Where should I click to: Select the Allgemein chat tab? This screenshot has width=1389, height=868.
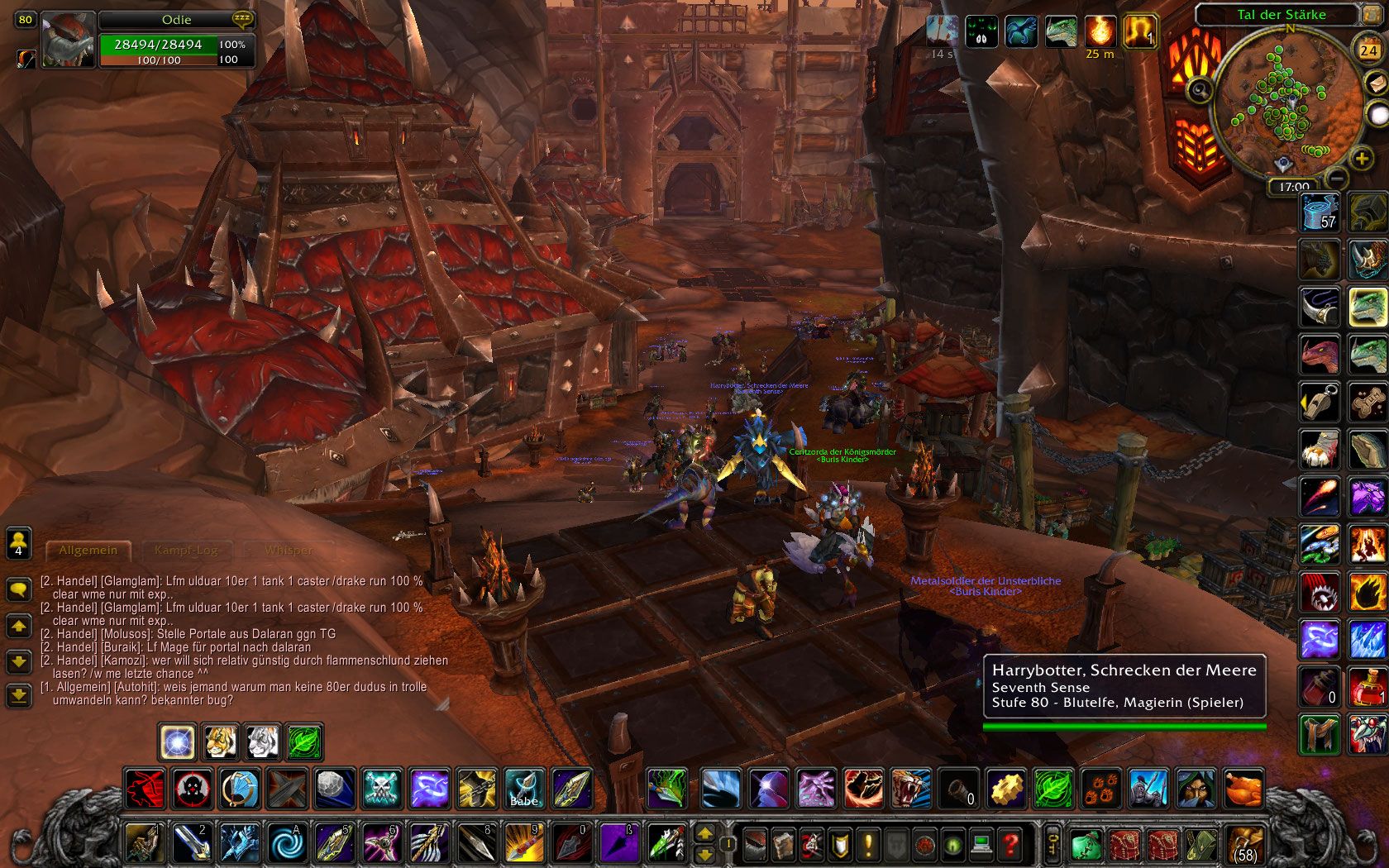pyautogui.click(x=88, y=550)
